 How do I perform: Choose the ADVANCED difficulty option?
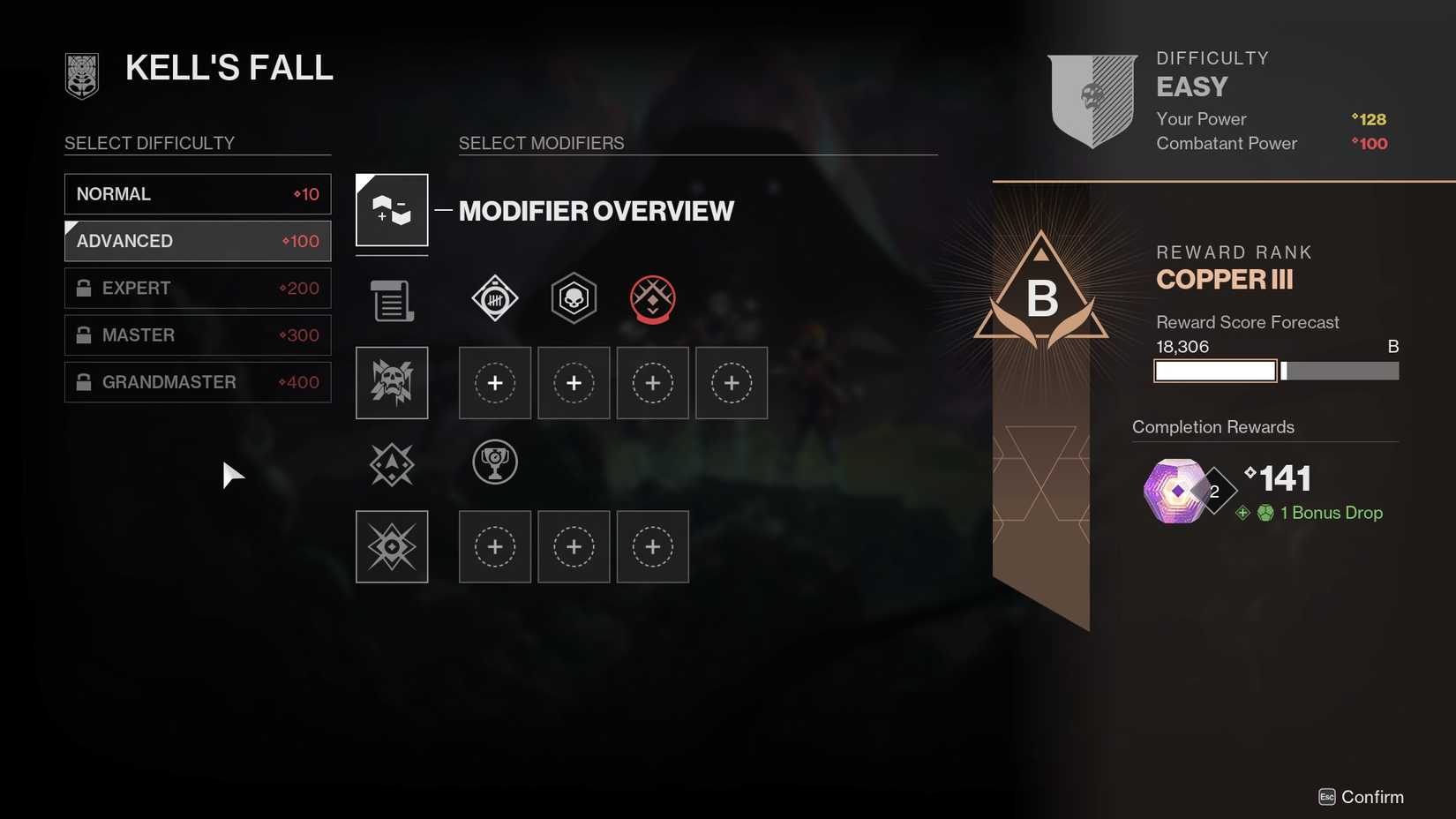197,240
